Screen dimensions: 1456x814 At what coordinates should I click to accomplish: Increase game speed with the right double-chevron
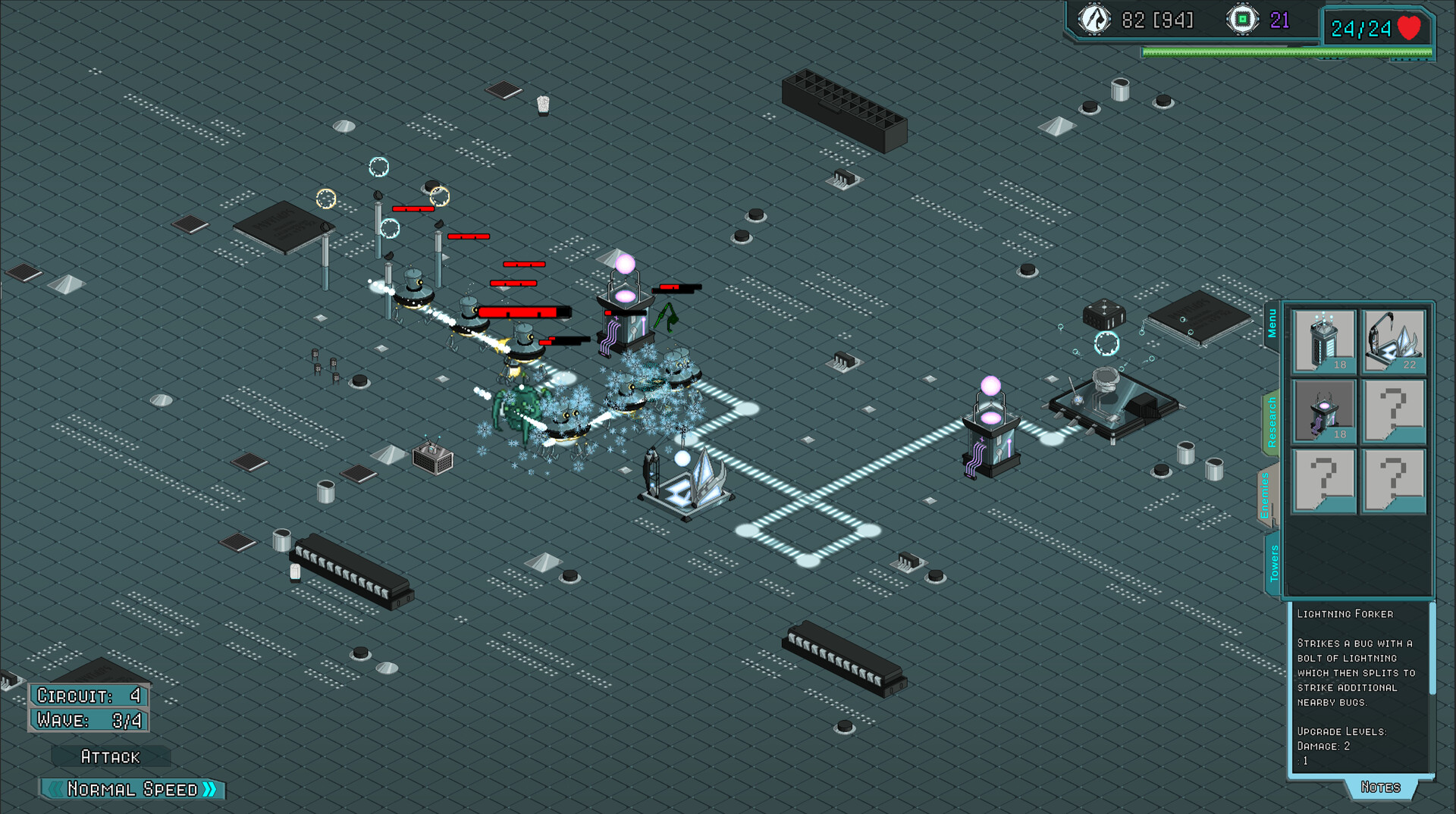point(211,789)
